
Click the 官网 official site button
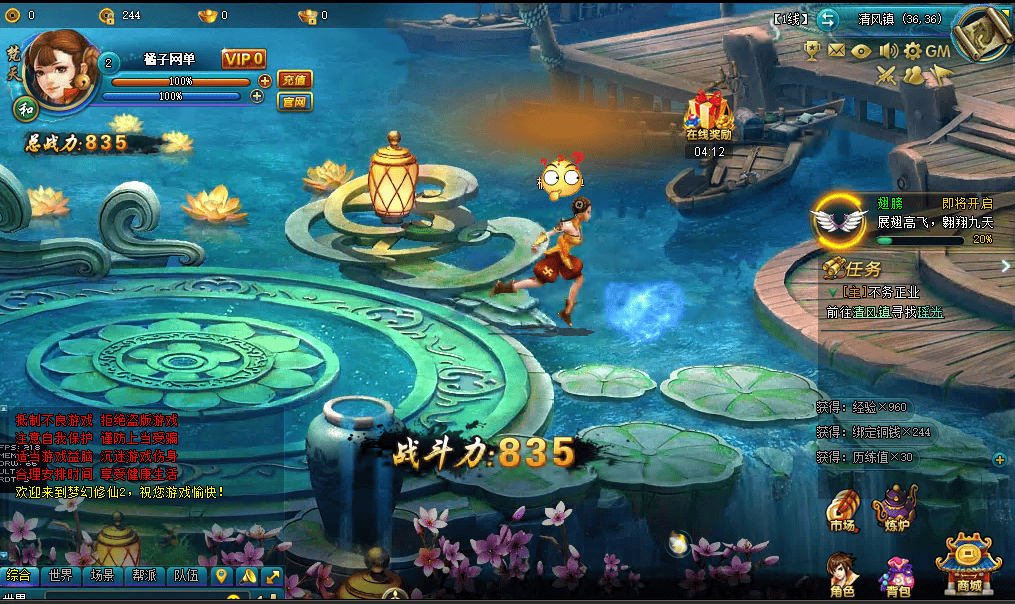coord(294,101)
